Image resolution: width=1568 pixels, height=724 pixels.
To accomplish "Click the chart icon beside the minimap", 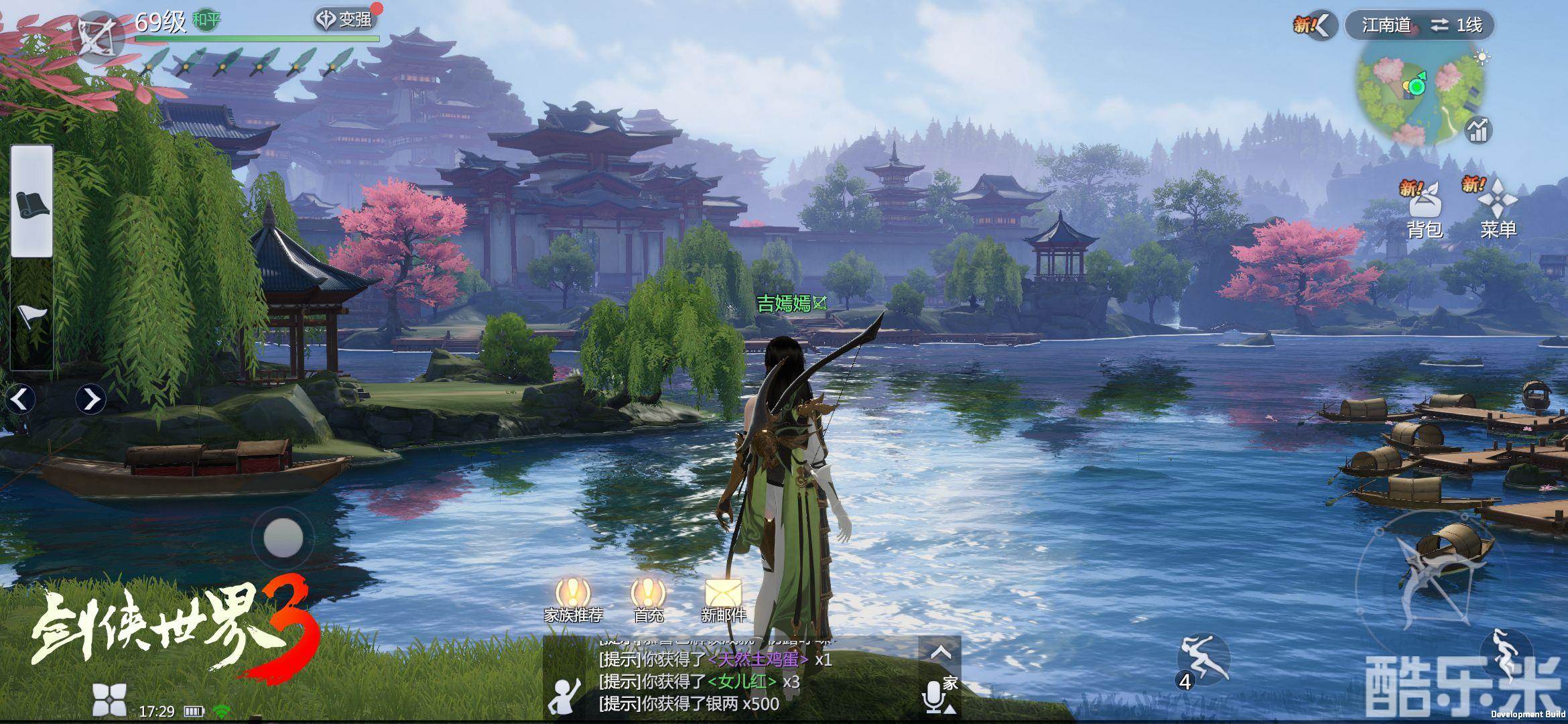I will [x=1477, y=129].
